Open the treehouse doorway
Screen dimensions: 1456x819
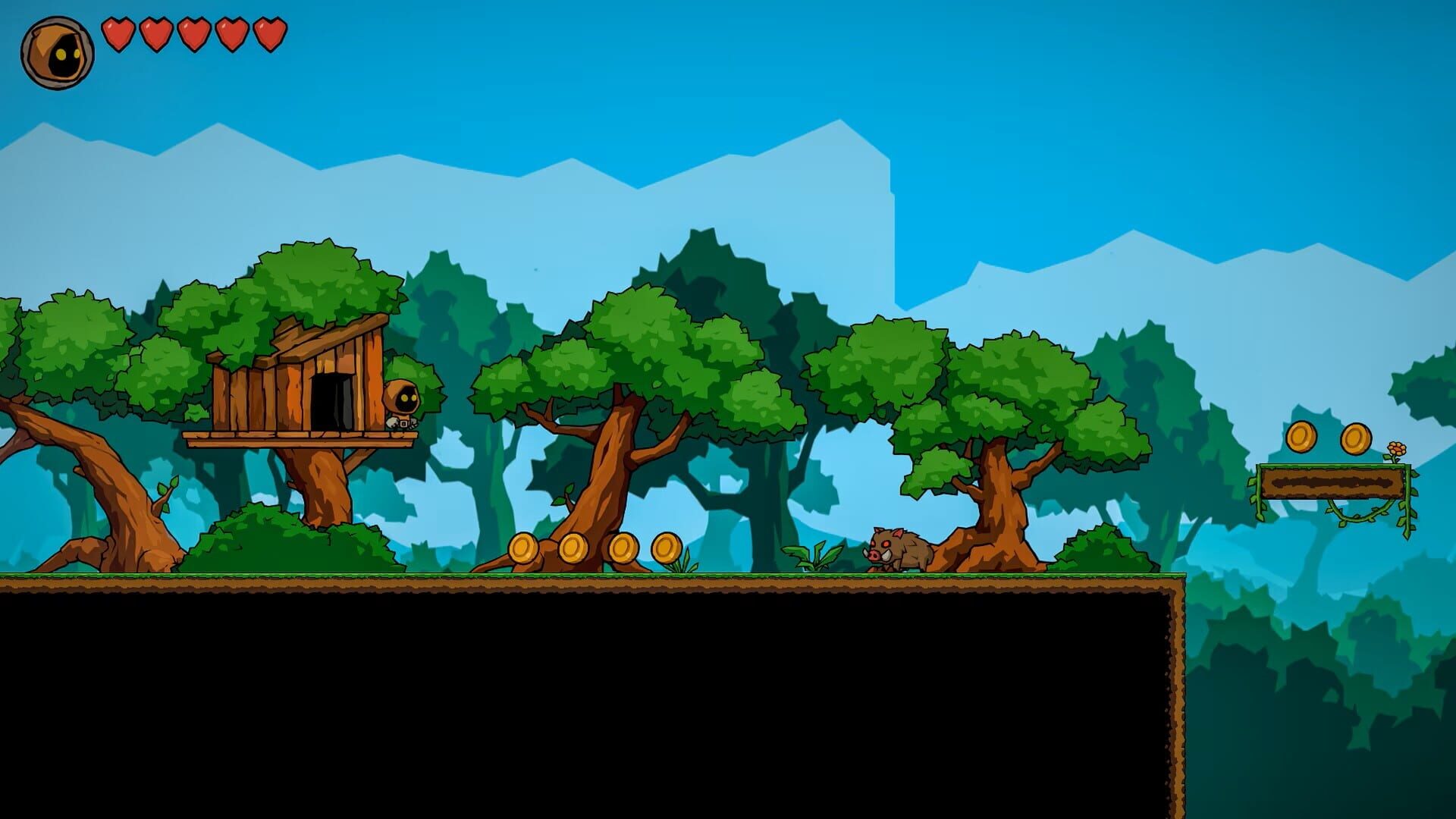pyautogui.click(x=330, y=402)
